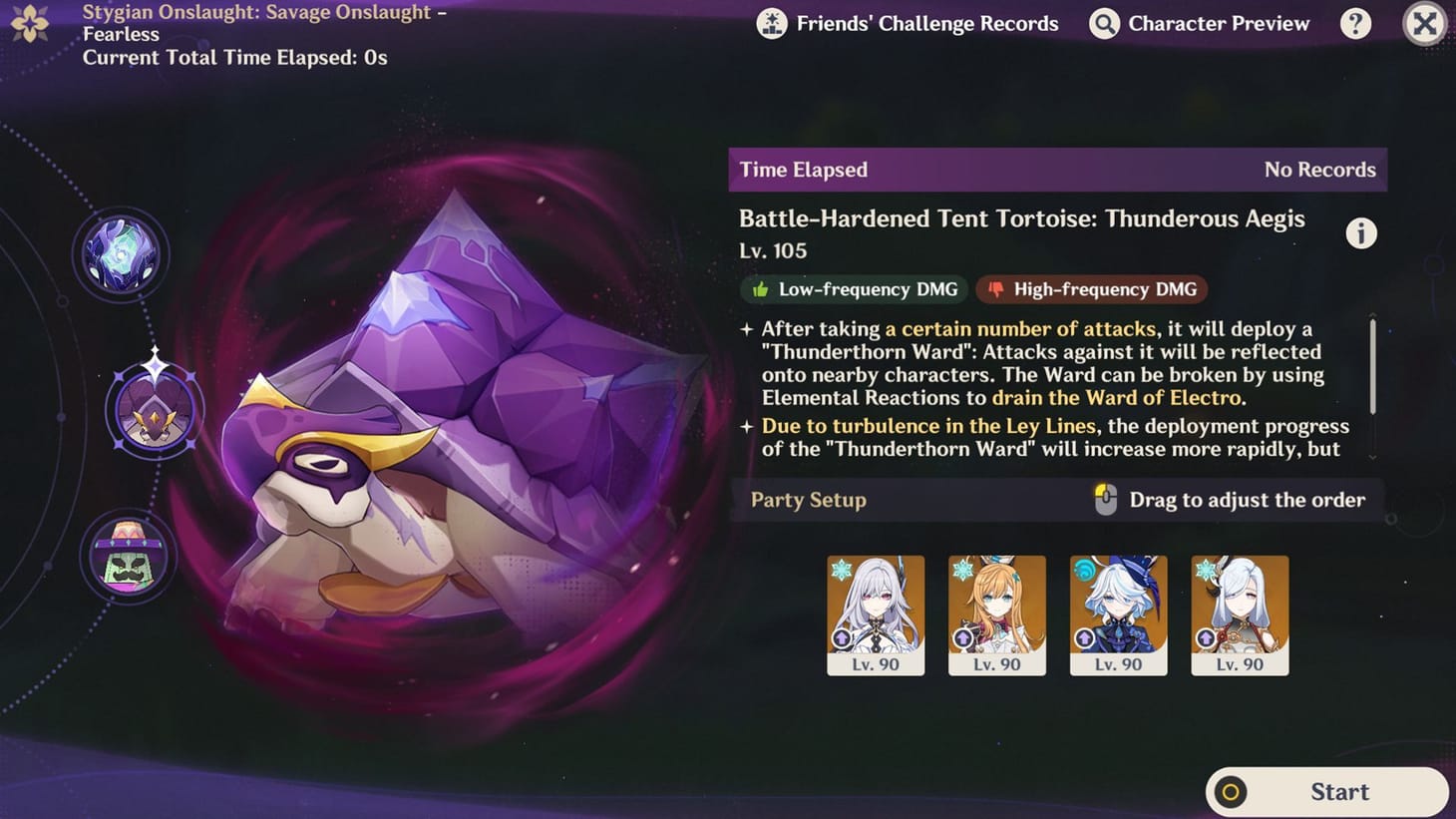Click the mouse icon beside Drag to adjust
This screenshot has height=819, width=1456.
[1106, 499]
